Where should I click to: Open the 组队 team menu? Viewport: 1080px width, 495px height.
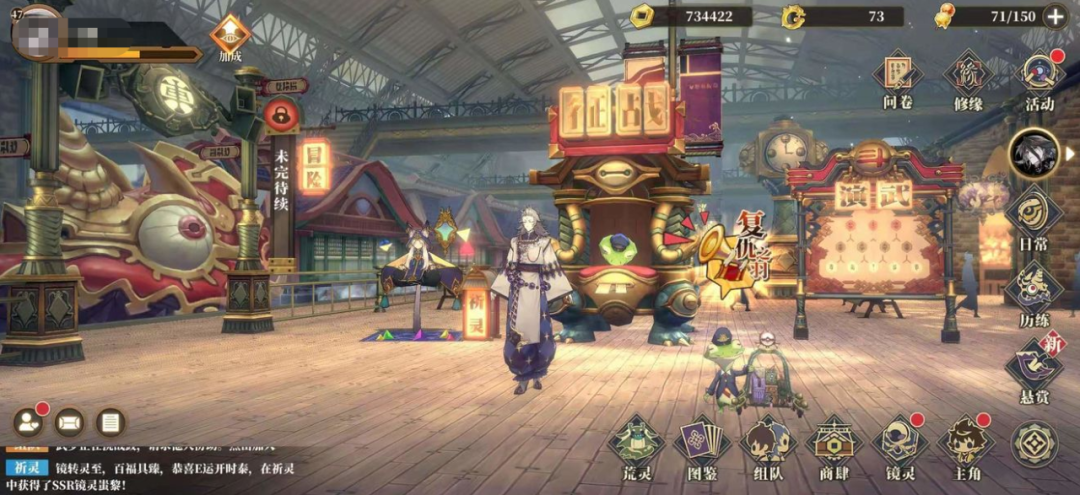(x=767, y=443)
